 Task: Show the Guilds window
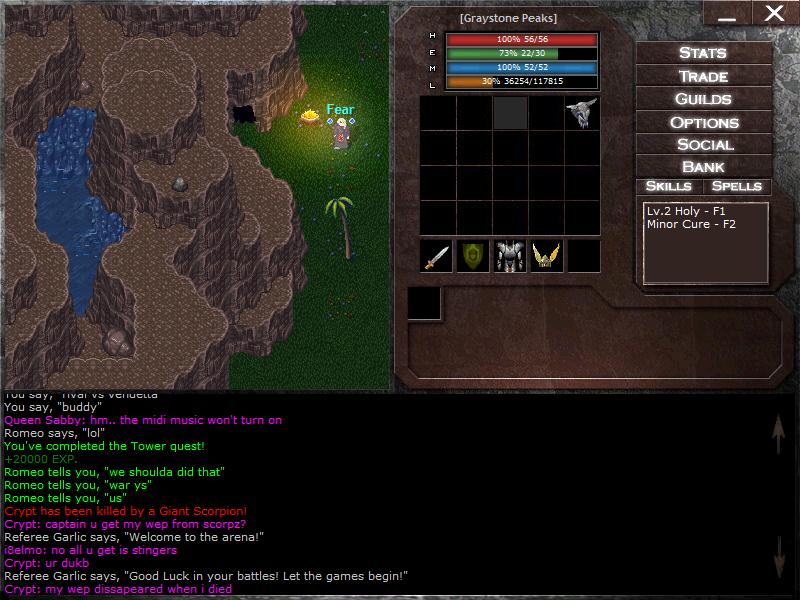point(703,99)
